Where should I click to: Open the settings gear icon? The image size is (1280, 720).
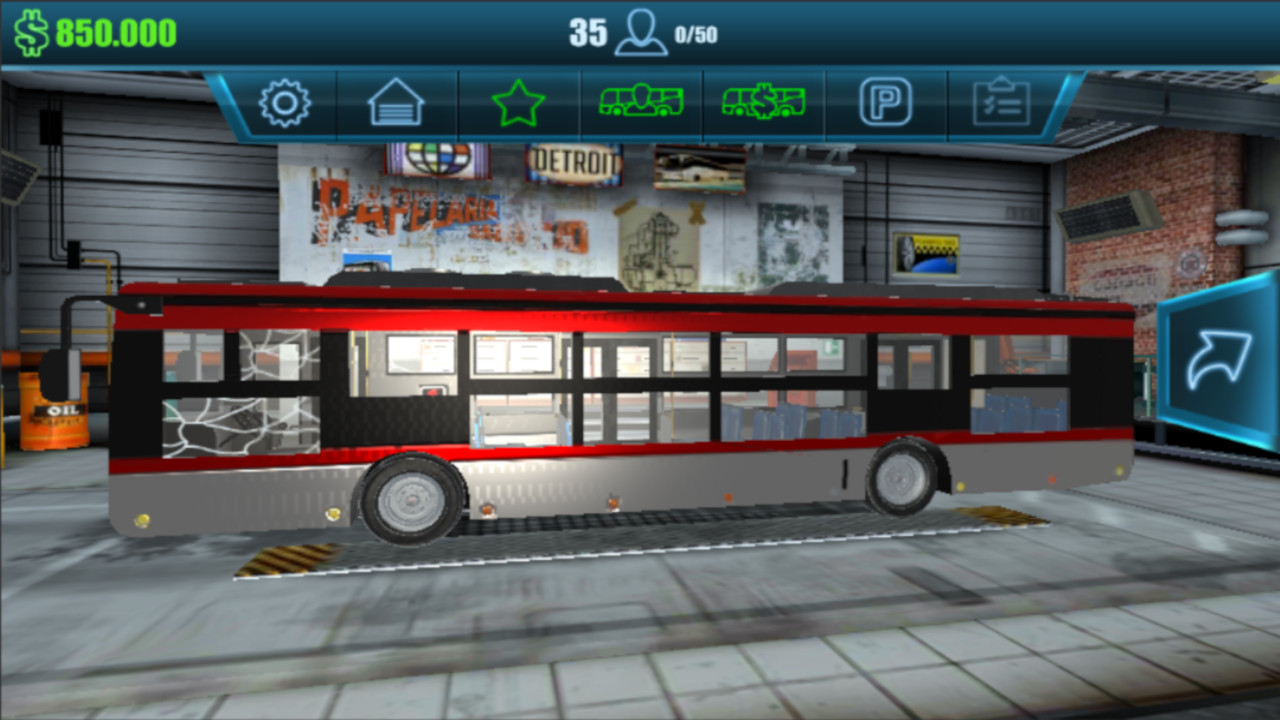point(285,100)
